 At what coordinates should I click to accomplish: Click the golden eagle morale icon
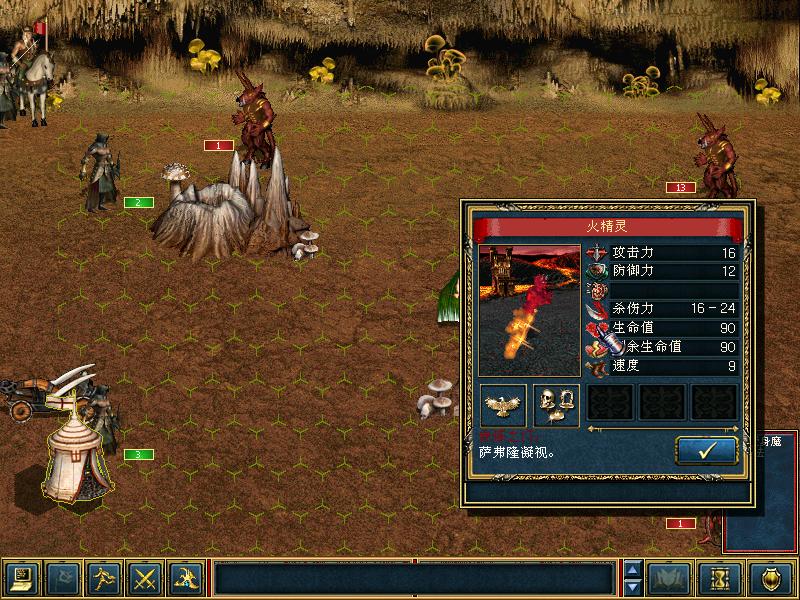click(x=503, y=403)
